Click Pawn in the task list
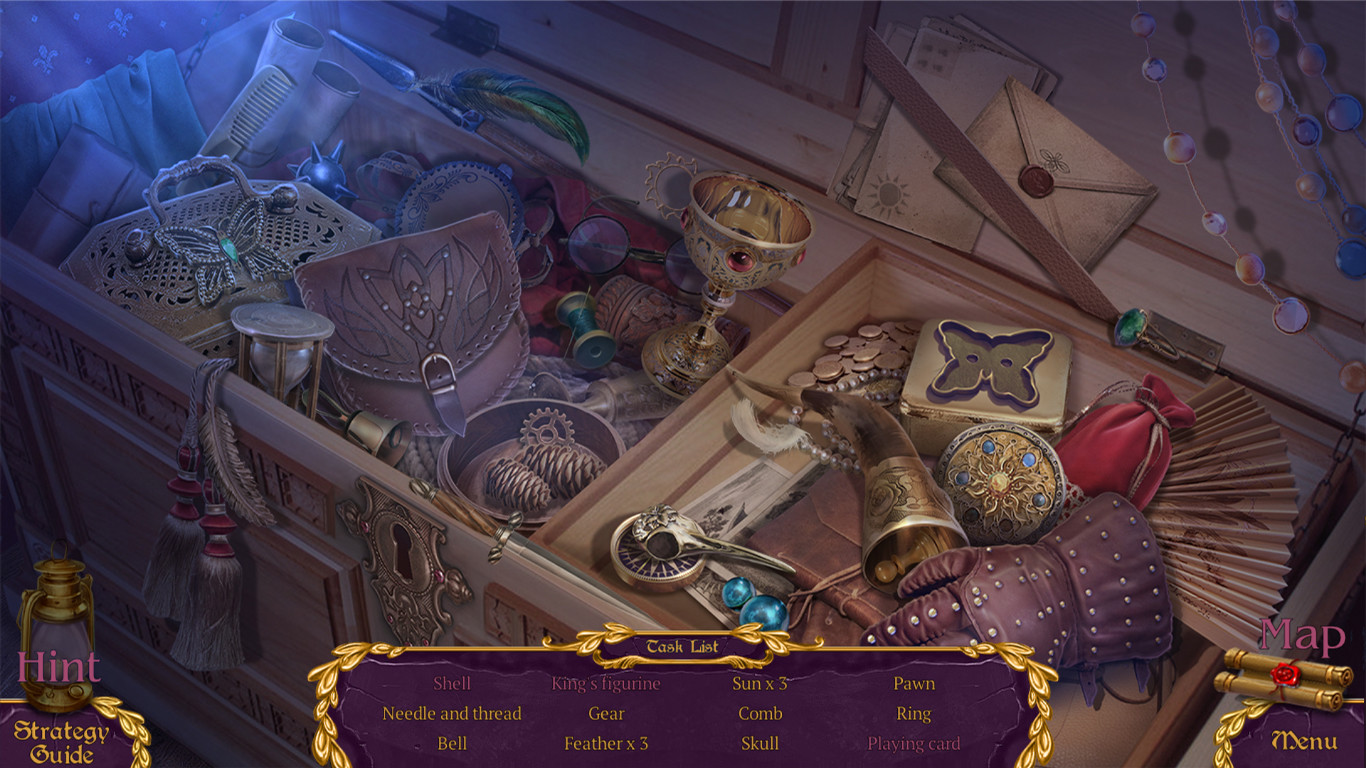 coord(914,684)
